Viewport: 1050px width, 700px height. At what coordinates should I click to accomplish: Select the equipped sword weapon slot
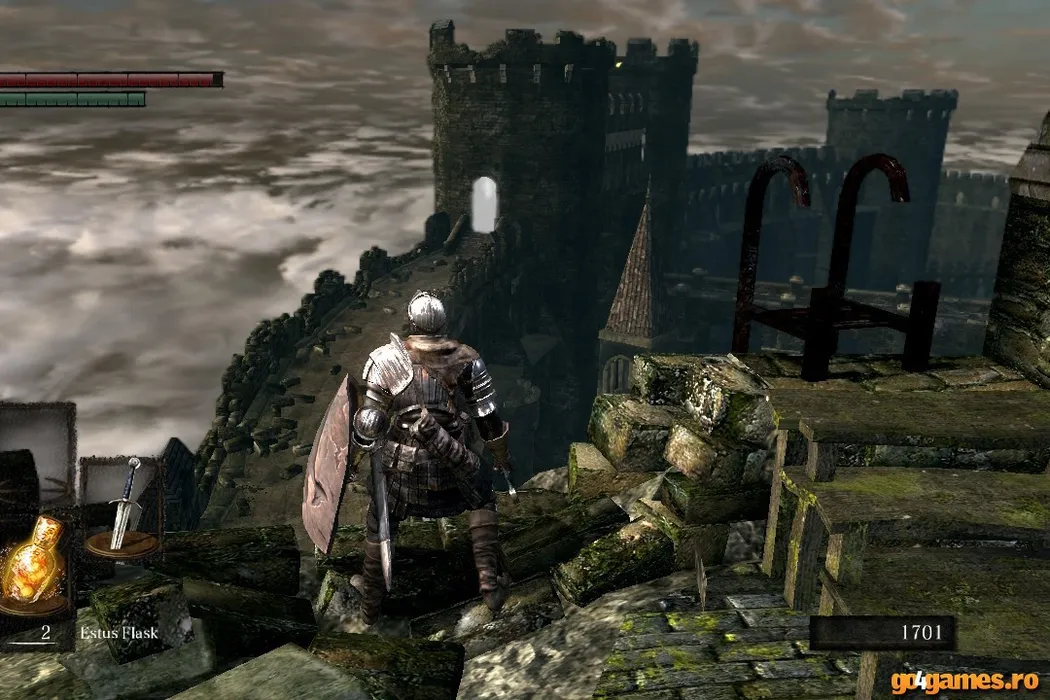coord(123,509)
